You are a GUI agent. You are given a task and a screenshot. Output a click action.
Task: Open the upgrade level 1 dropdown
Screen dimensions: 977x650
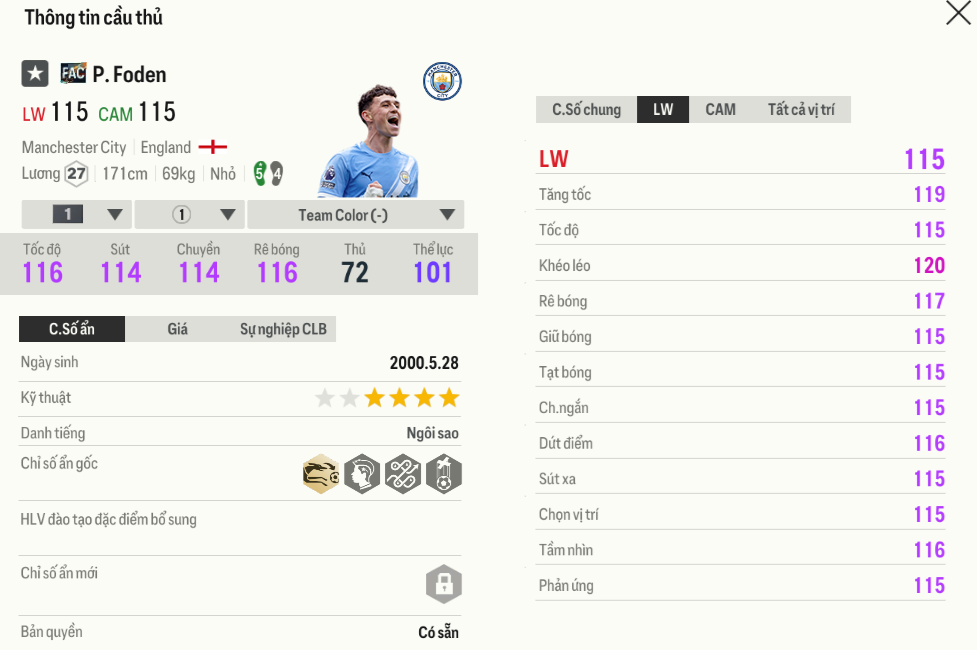click(76, 215)
